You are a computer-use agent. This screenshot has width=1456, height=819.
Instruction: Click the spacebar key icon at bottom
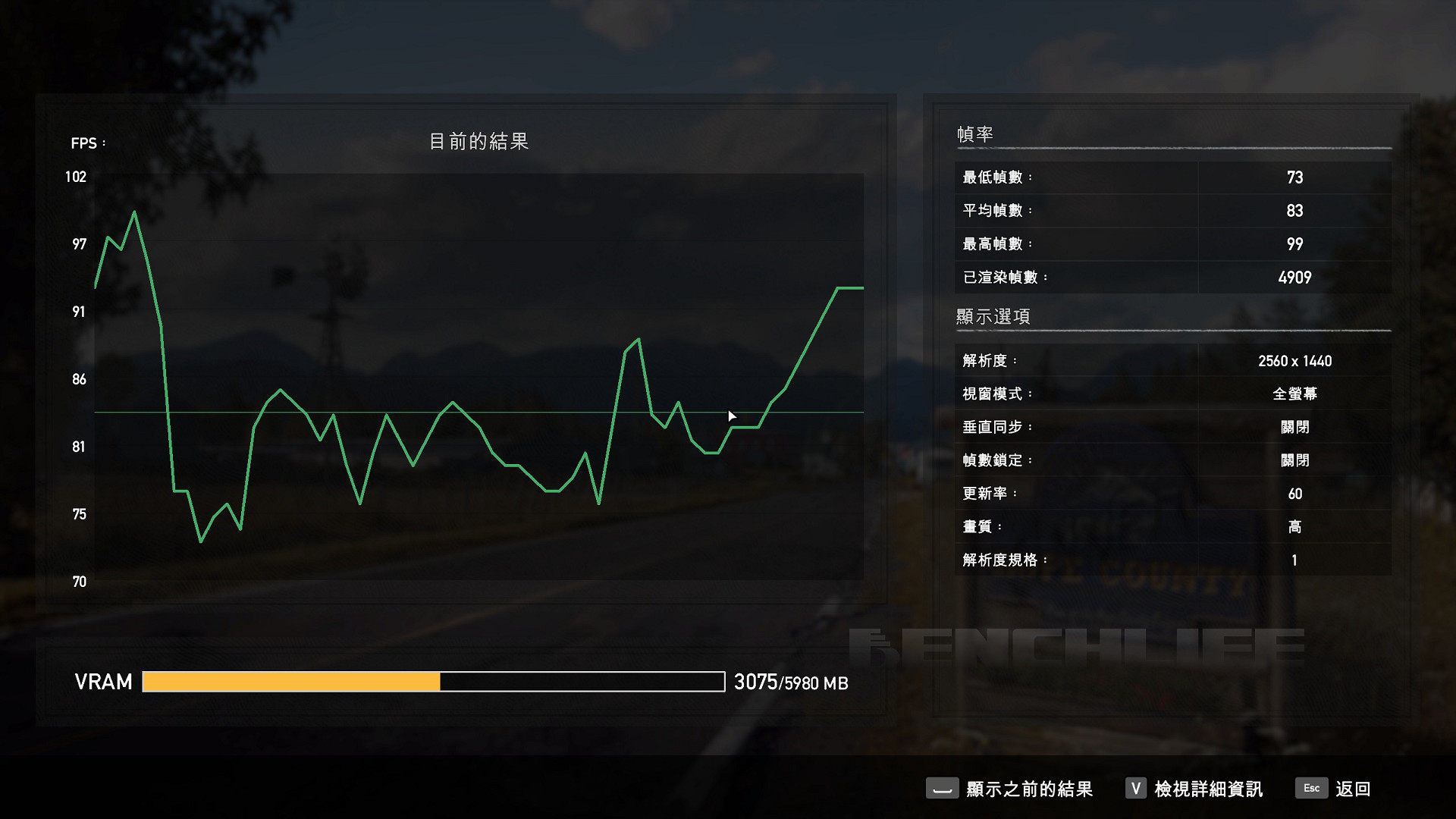coord(943,789)
